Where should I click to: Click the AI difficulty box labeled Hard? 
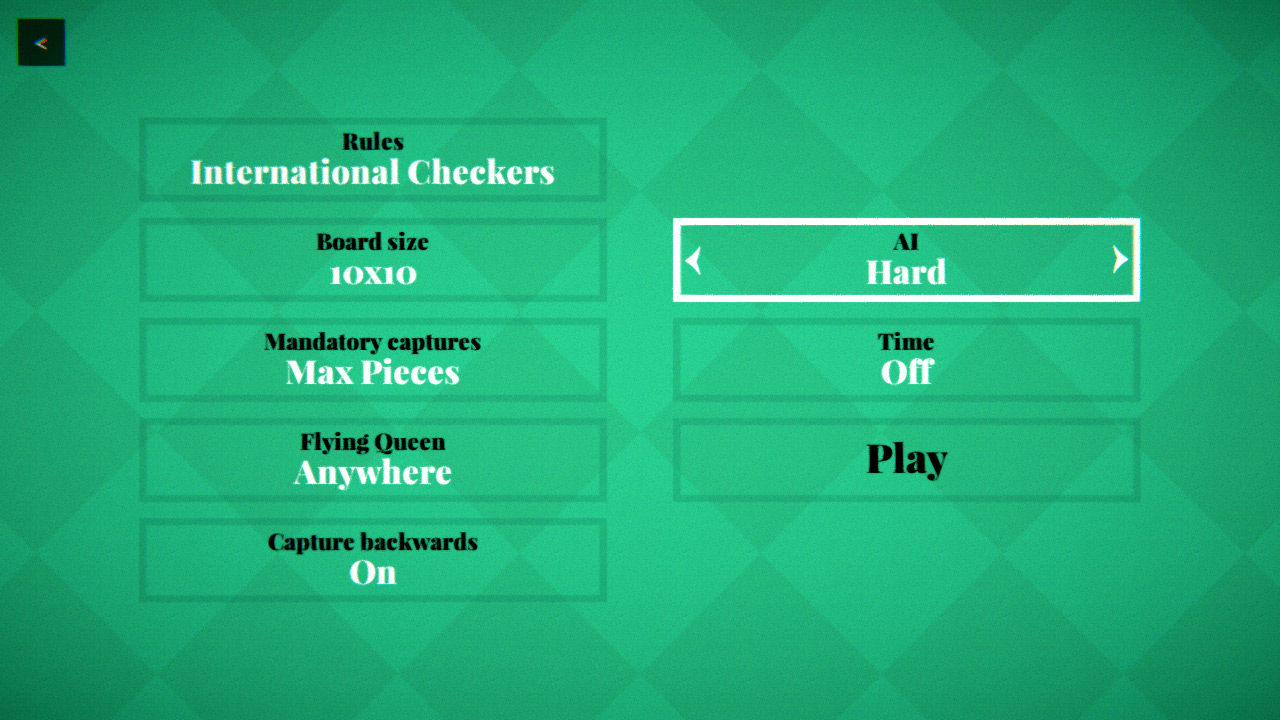tap(906, 261)
